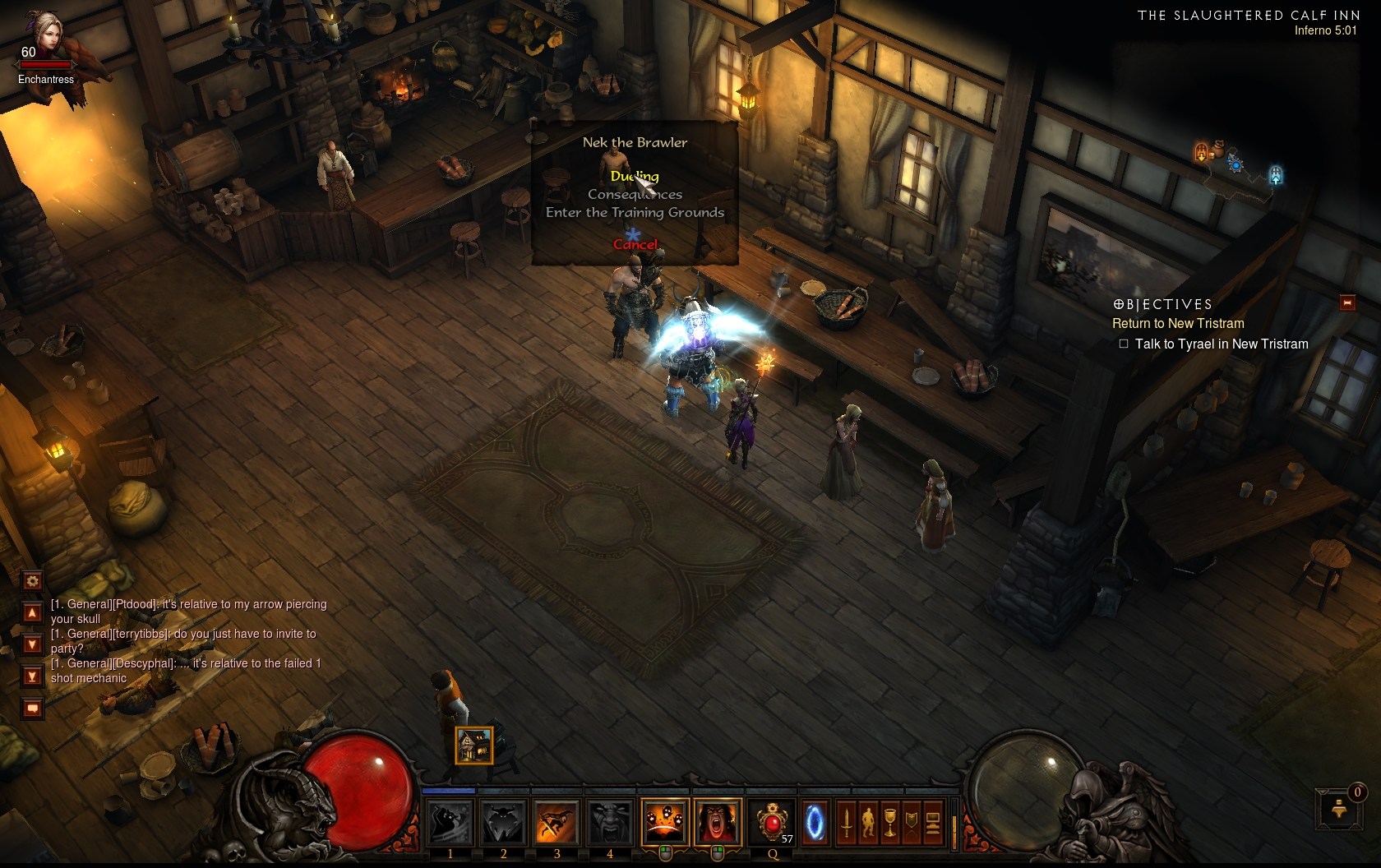Viewport: 1381px width, 868px height.
Task: Click the Enchantress follower portrait
Action: 45,37
